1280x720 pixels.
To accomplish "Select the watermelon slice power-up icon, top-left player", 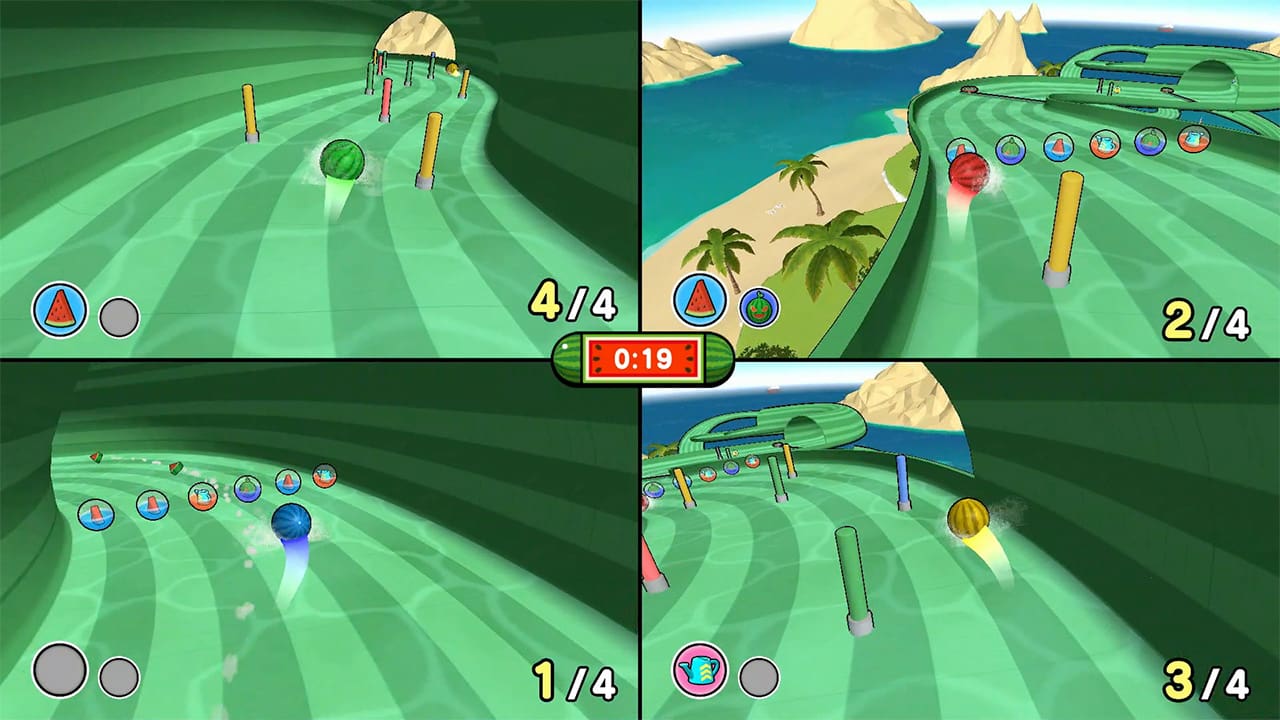I will [57, 305].
